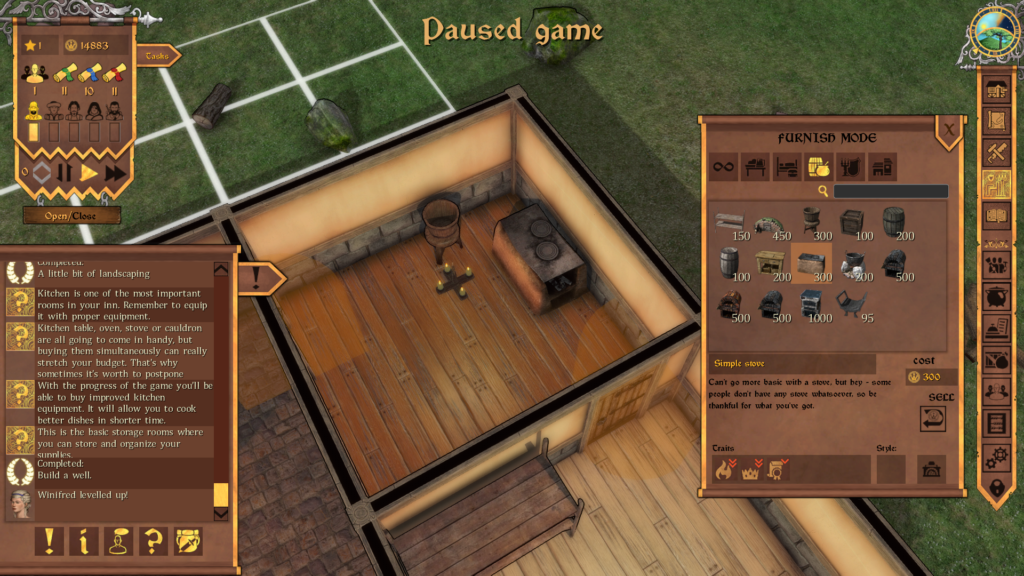Open the Tasks flag
Image resolution: width=1024 pixels, height=576 pixels.
158,56
